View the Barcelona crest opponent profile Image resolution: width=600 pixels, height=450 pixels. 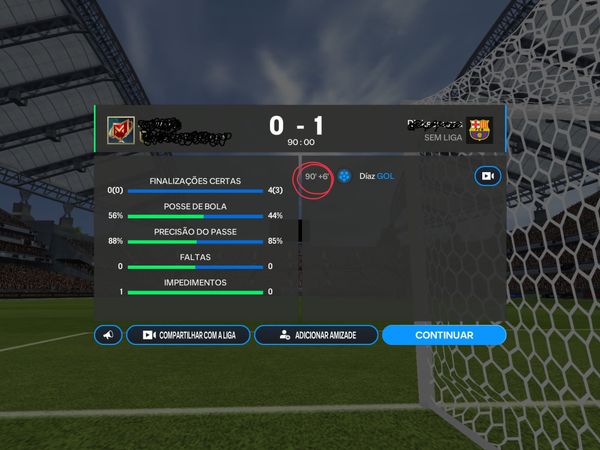coord(480,130)
